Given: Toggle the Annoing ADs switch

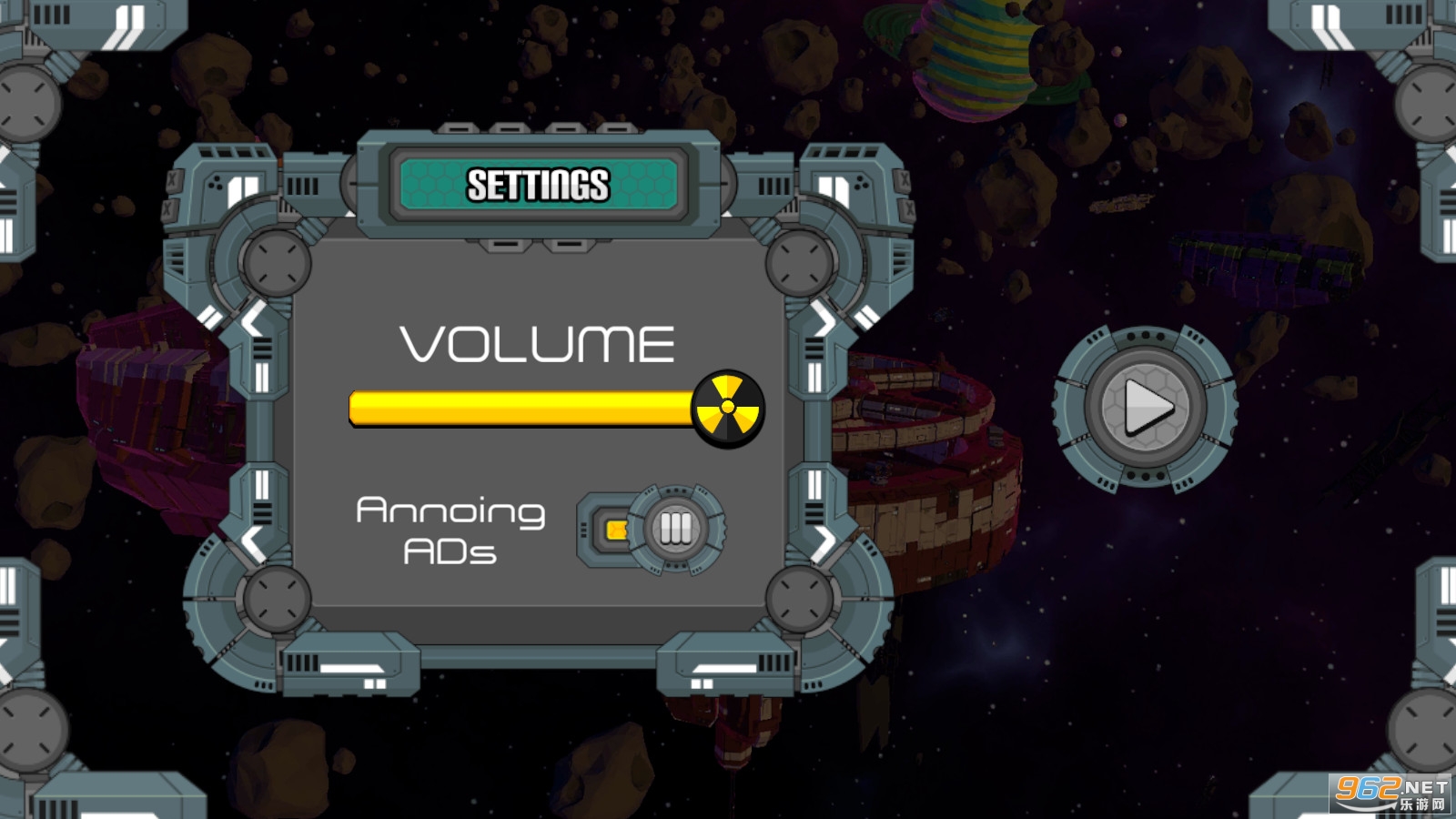Looking at the screenshot, I should pyautogui.click(x=652, y=529).
